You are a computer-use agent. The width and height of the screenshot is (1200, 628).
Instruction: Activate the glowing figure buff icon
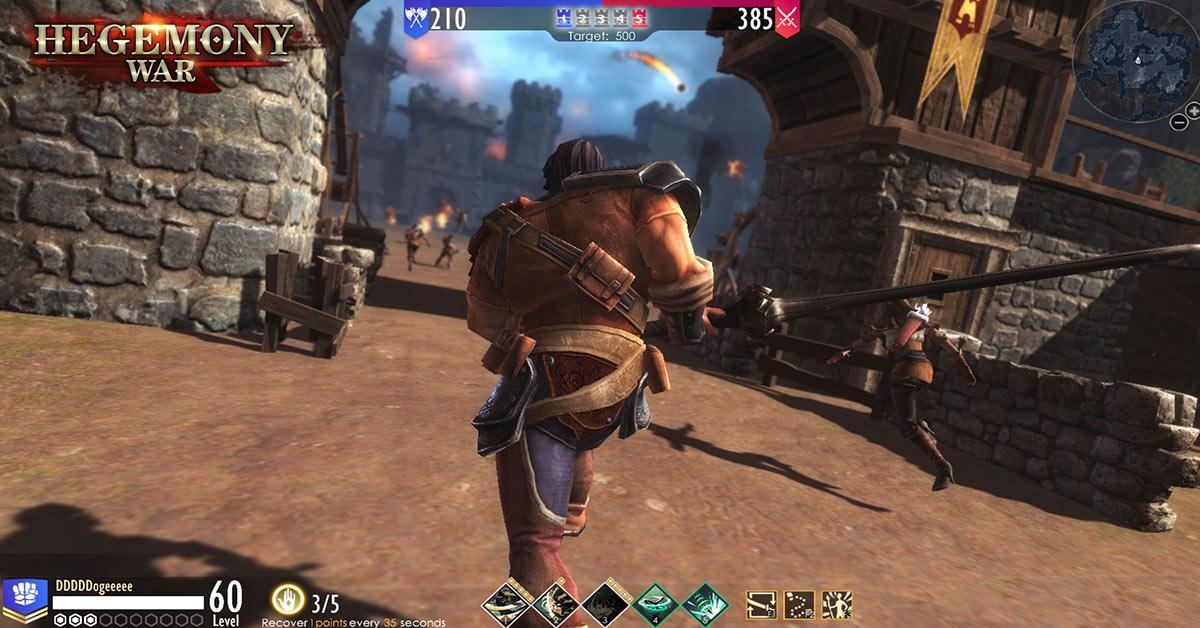coord(836,604)
